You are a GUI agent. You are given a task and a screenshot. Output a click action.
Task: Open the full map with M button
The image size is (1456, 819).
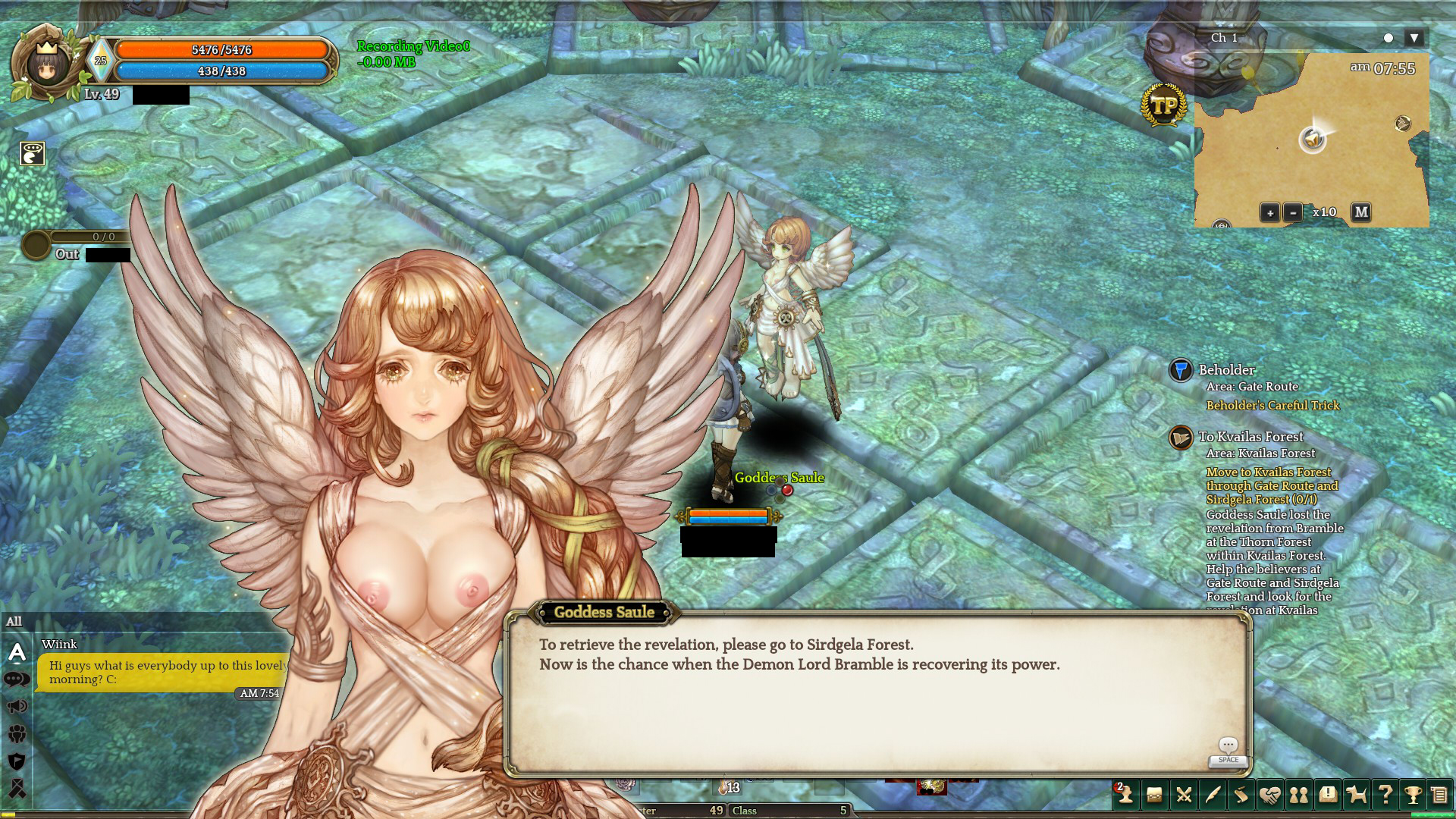tap(1361, 212)
